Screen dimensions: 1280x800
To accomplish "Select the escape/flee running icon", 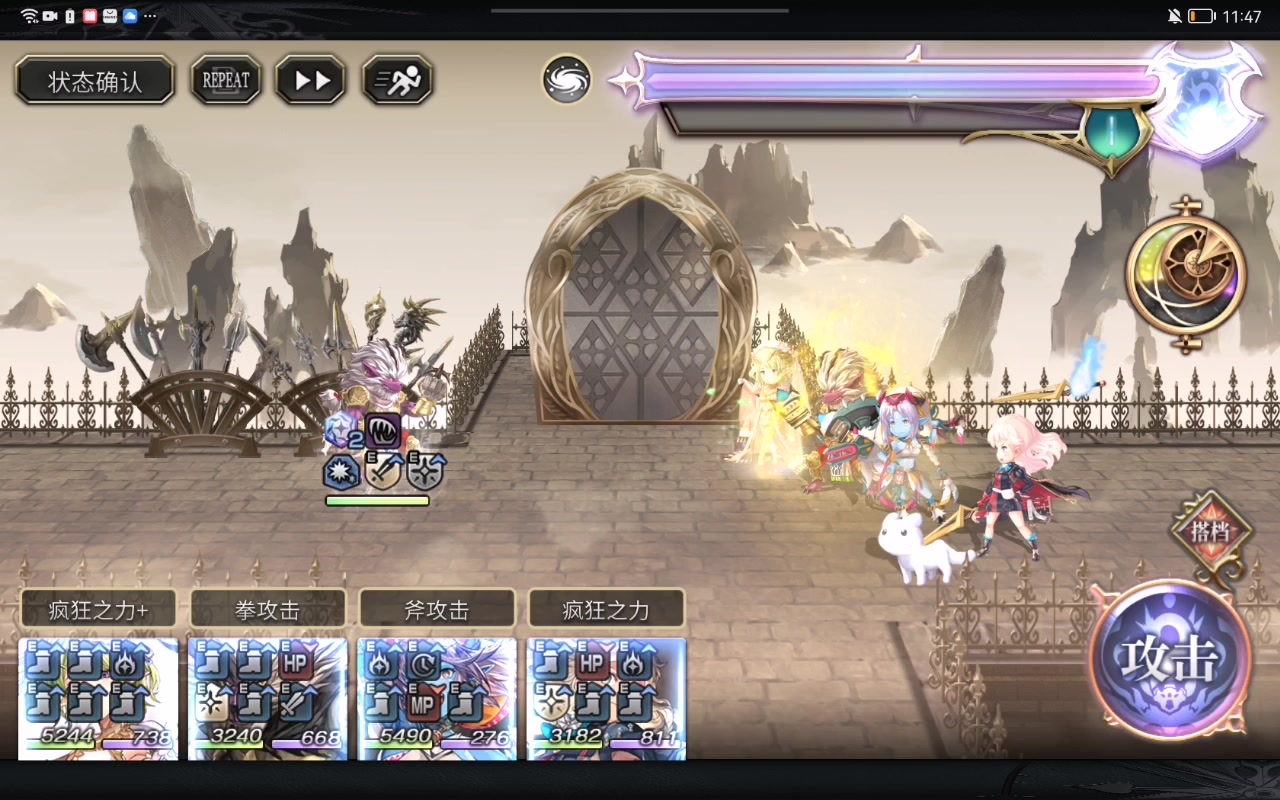I will [x=396, y=80].
